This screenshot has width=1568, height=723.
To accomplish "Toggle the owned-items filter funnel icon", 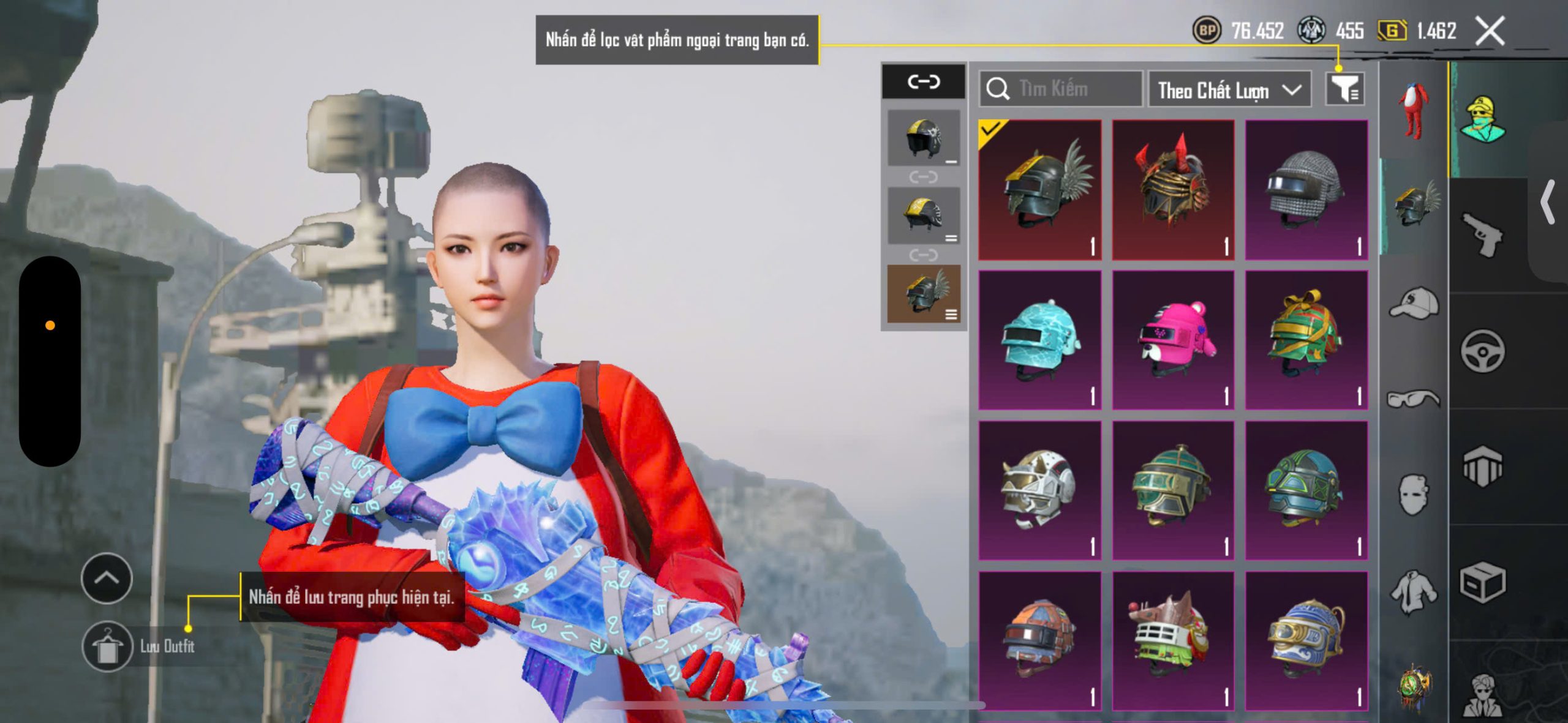I will (1345, 89).
